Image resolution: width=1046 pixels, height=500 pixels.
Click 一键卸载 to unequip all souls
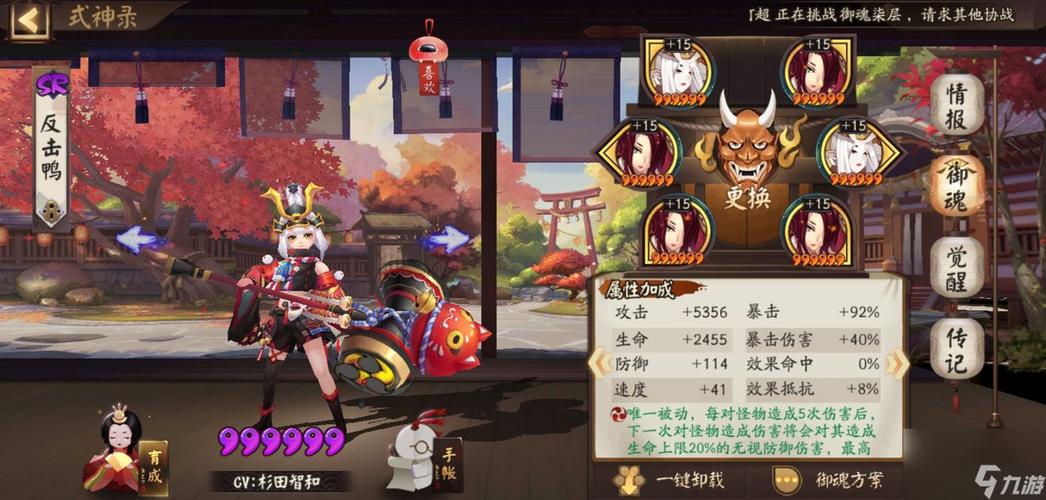pos(664,480)
